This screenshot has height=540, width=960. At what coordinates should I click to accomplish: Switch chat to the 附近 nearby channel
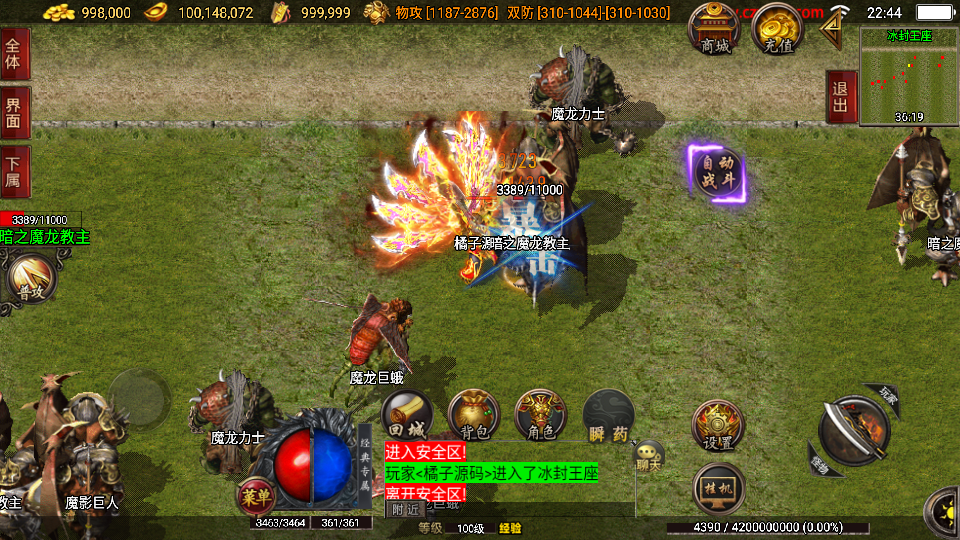405,509
